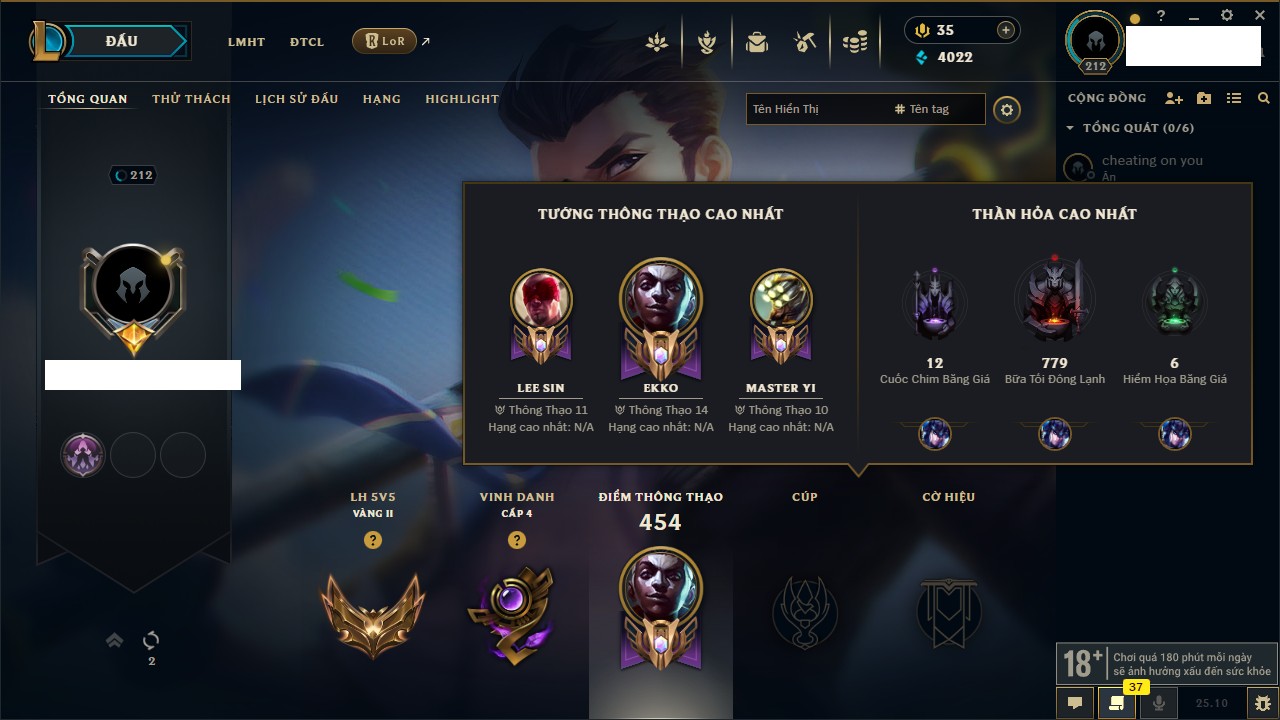This screenshot has width=1280, height=720.
Task: Collapse the TỔNG QUÁT friends group
Action: coord(1070,128)
